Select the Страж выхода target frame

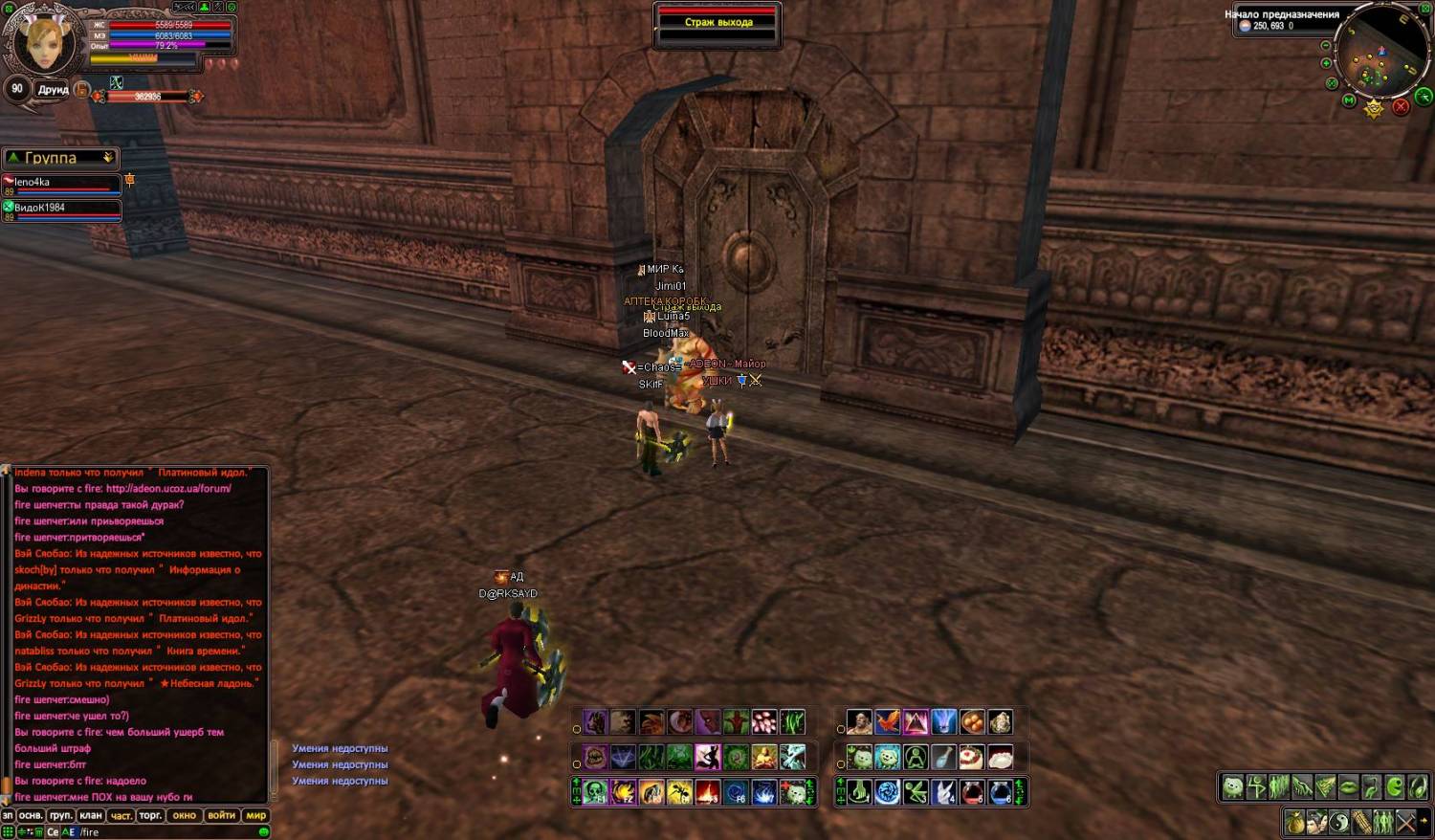click(x=718, y=23)
